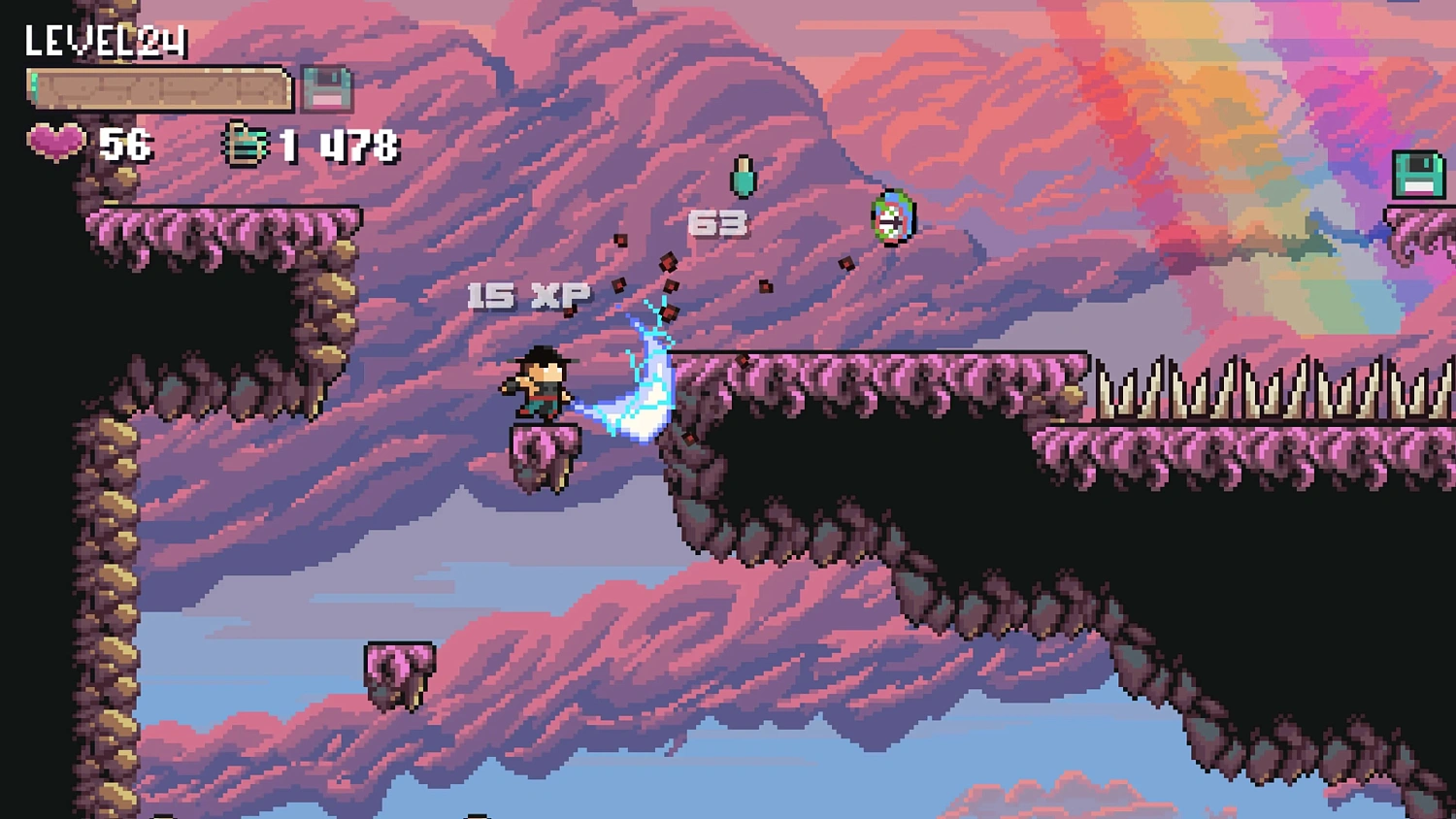Screen dimensions: 1456x819
Task: Click the spinning globe pickup near the clouds
Action: (x=893, y=217)
